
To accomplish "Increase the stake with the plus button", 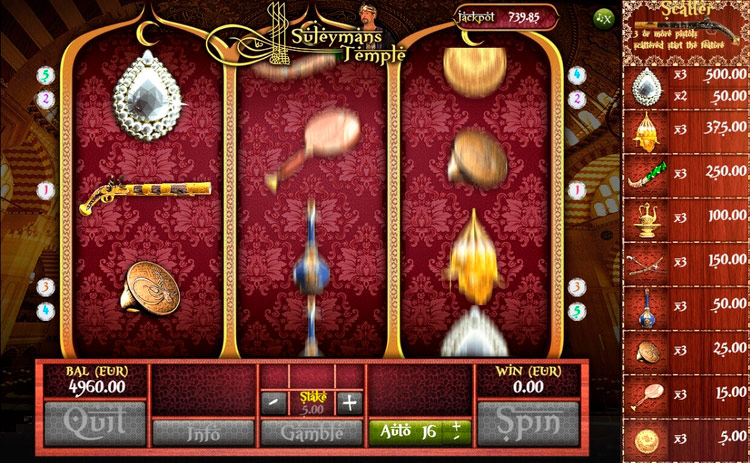I will (x=349, y=403).
